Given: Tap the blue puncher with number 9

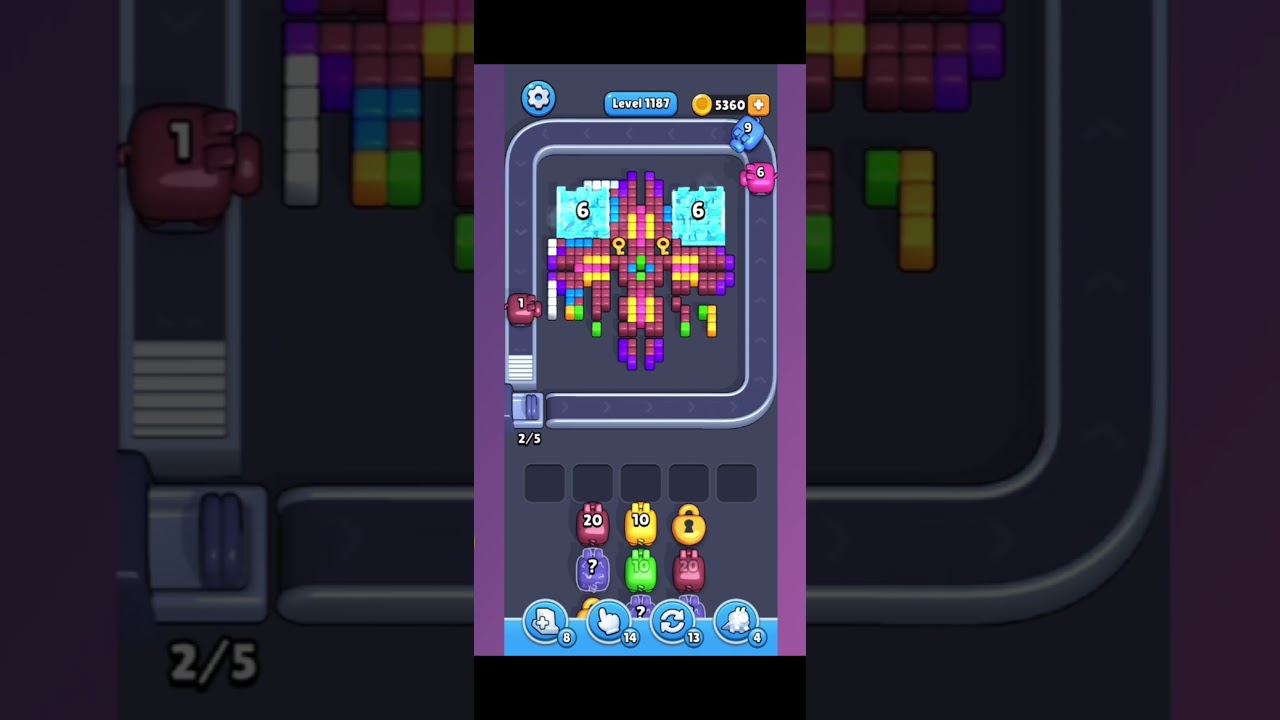Looking at the screenshot, I should (x=746, y=135).
